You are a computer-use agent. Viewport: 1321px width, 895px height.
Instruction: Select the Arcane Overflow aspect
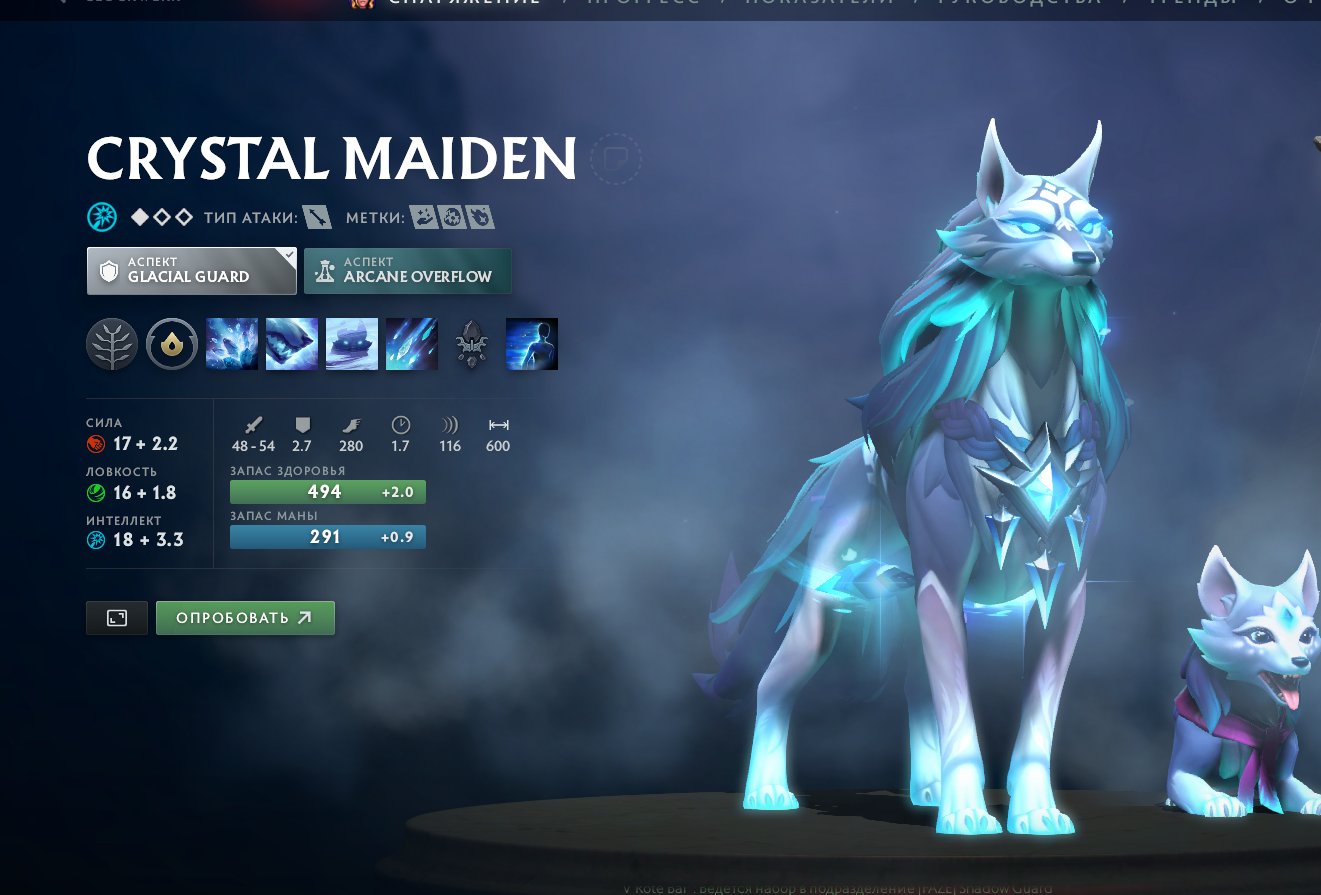407,269
